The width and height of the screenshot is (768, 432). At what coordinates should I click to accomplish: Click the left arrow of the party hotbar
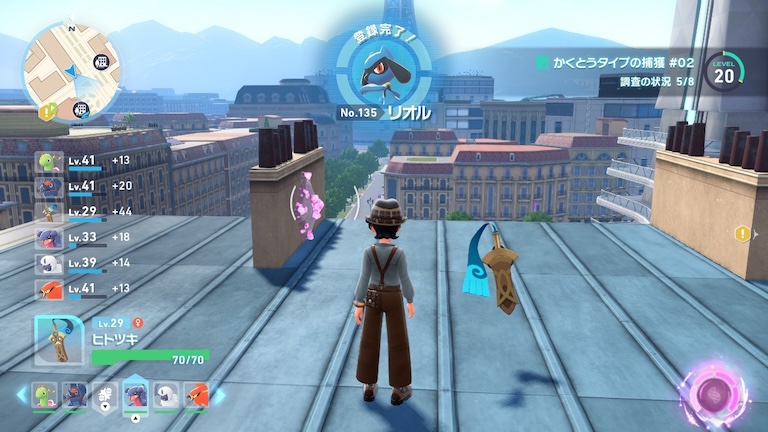coord(21,396)
